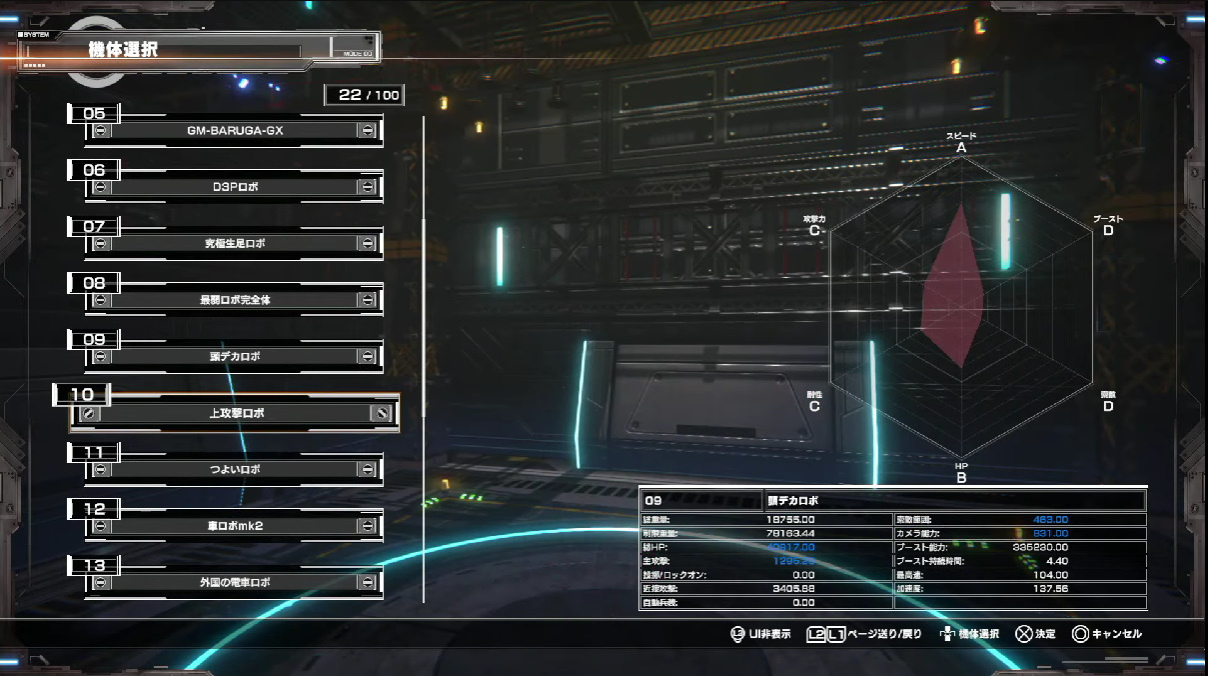Select mech 09 頭デカロボ
The height and width of the screenshot is (676, 1208).
235,356
